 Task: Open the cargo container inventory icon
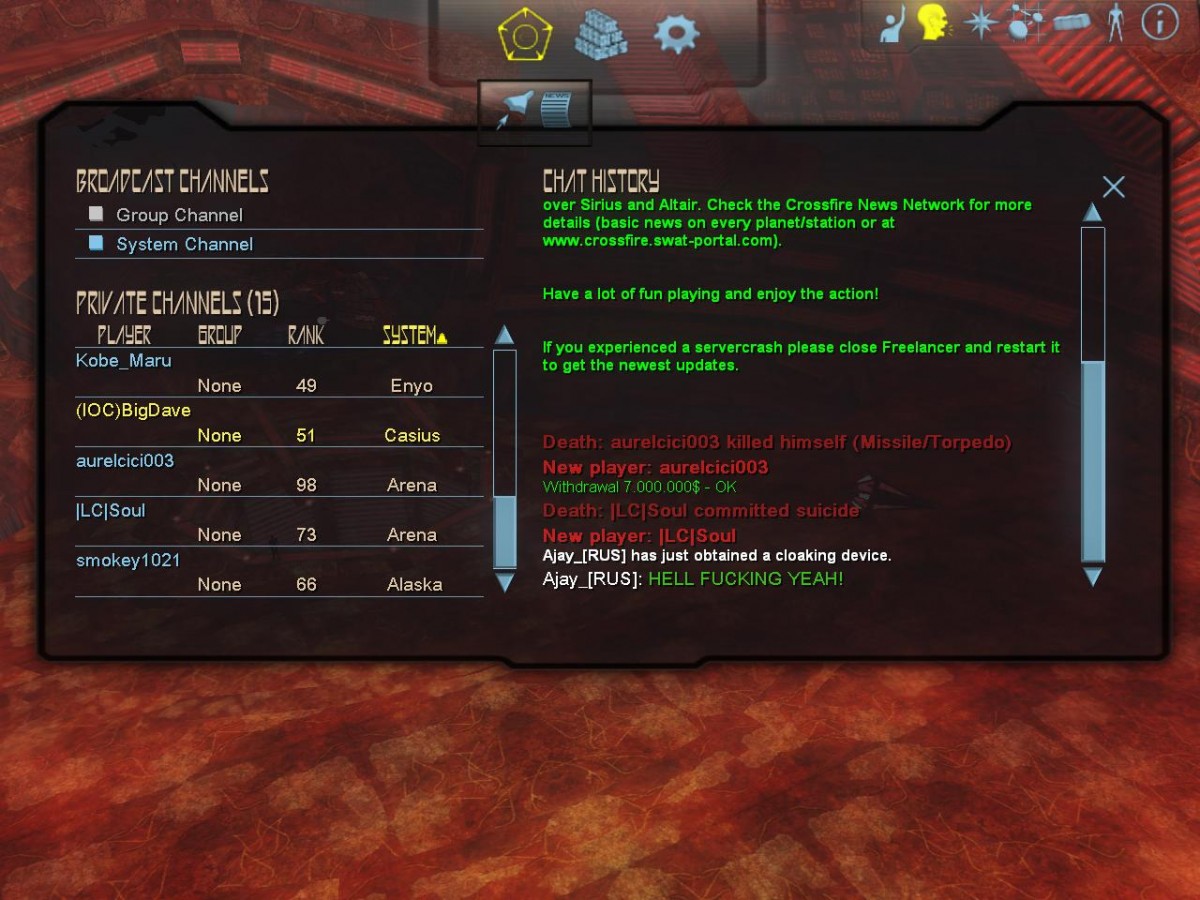pos(1071,22)
